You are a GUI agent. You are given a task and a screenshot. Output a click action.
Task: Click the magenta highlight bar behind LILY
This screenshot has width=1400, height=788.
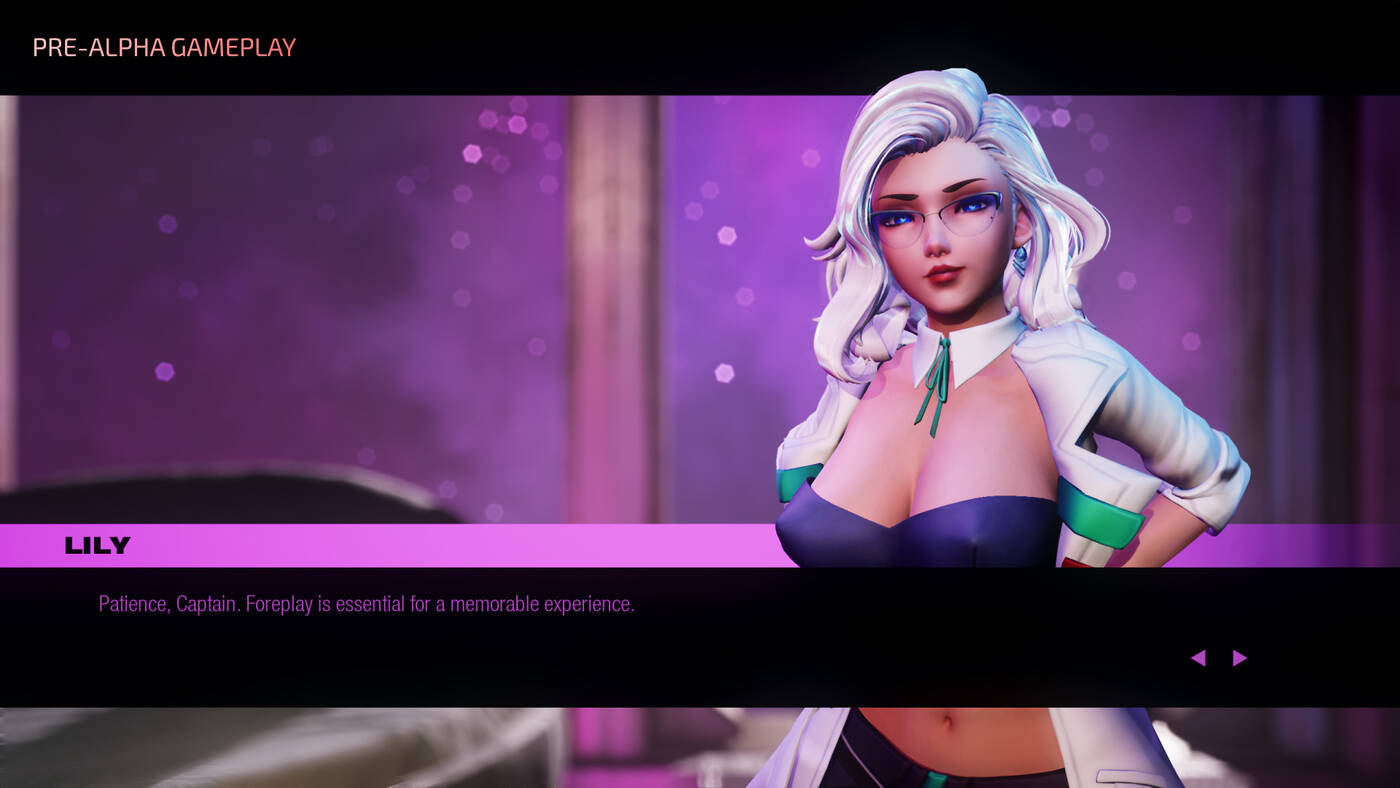tap(400, 544)
